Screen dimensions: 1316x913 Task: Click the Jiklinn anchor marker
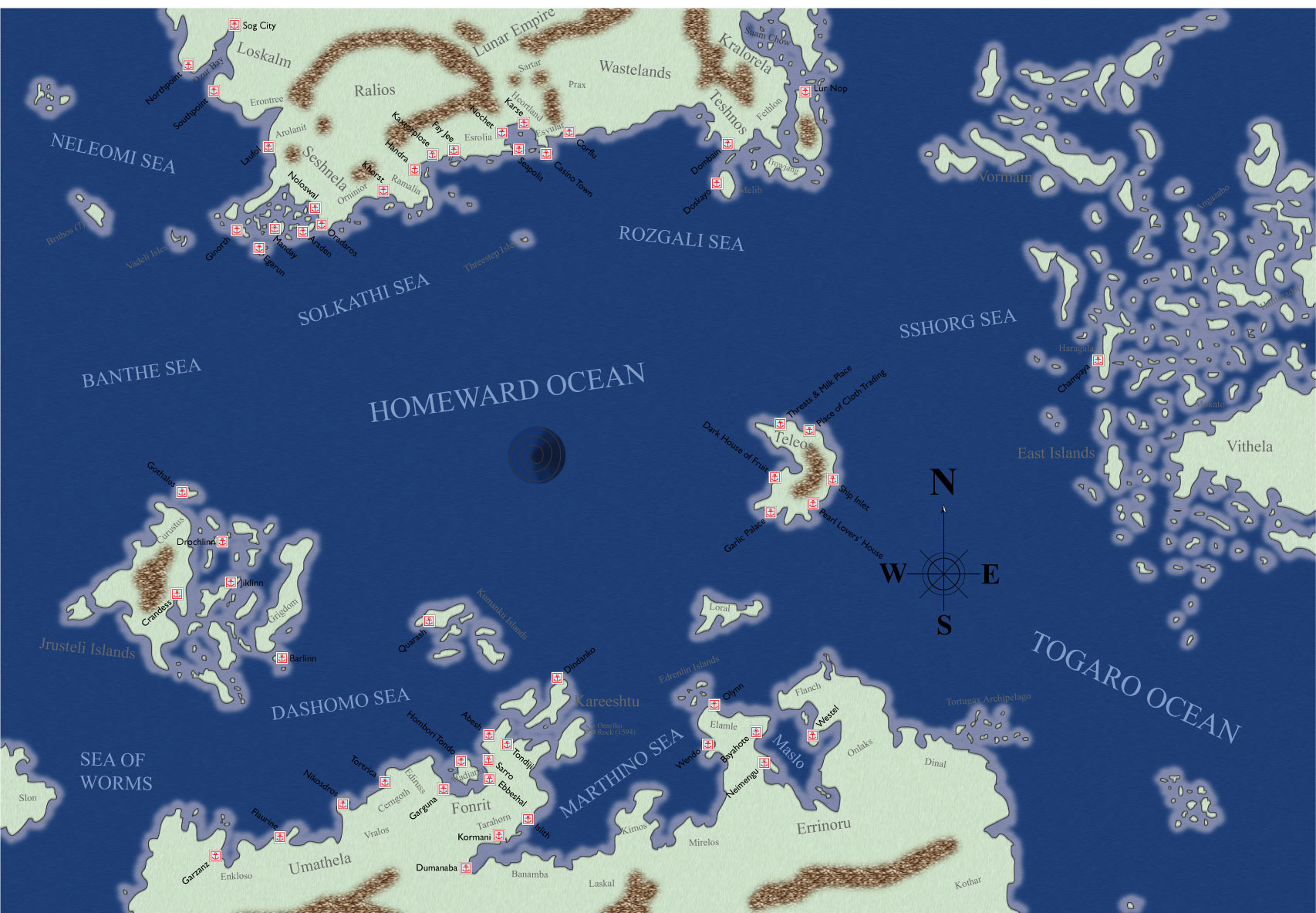231,582
